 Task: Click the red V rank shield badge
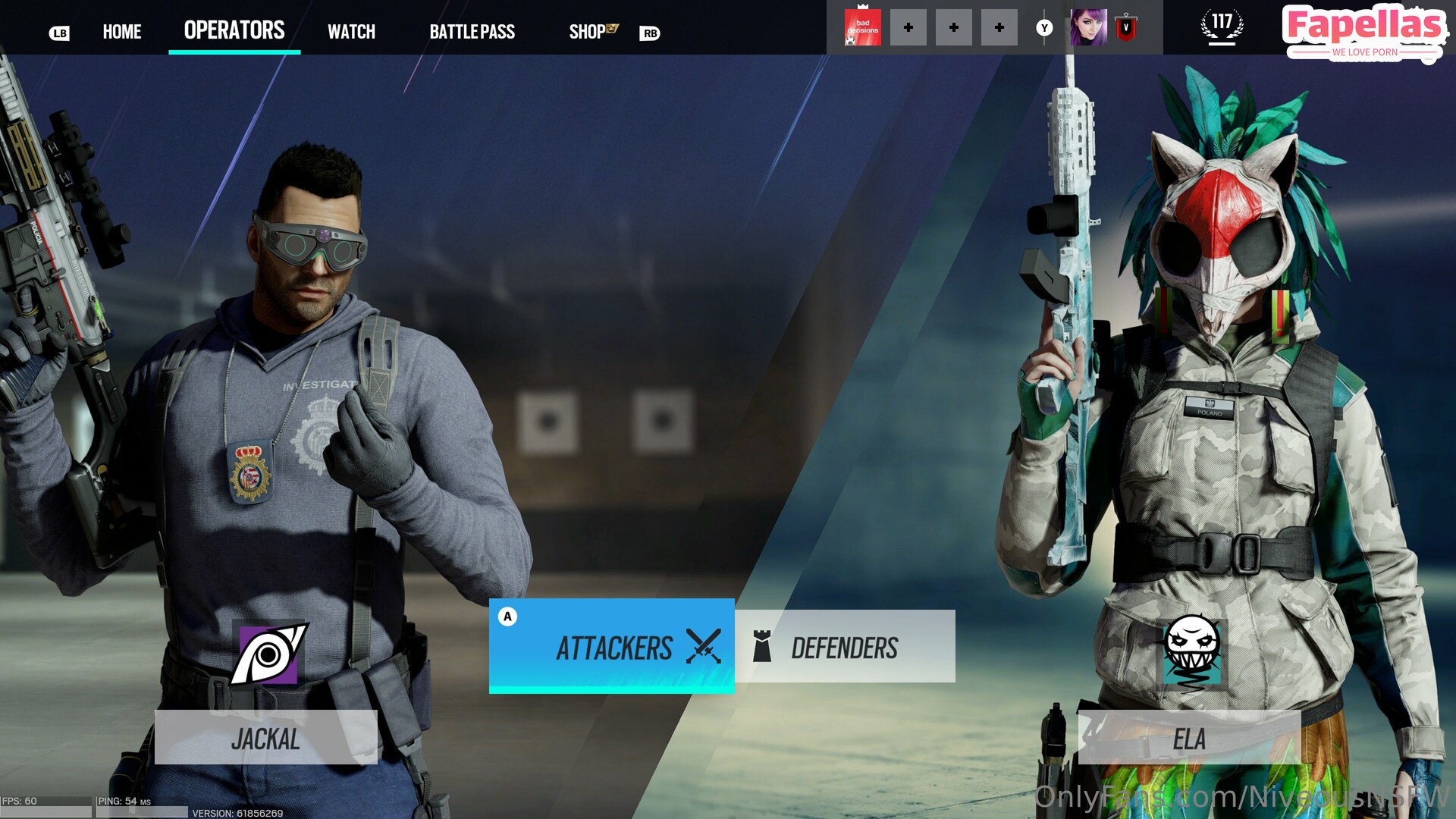[x=1126, y=28]
